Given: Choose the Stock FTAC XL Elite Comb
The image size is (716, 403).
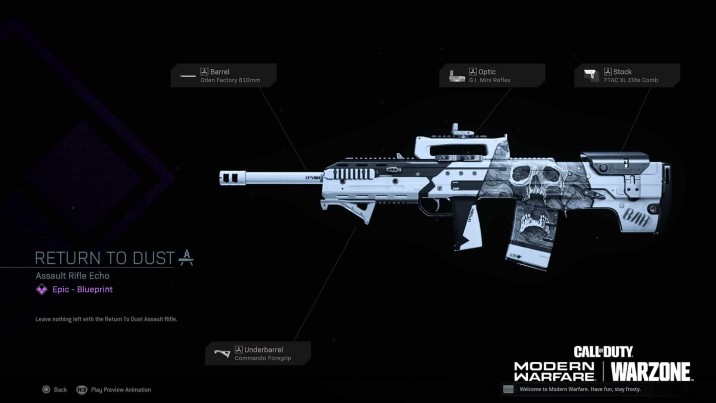Looking at the screenshot, I should (626, 75).
